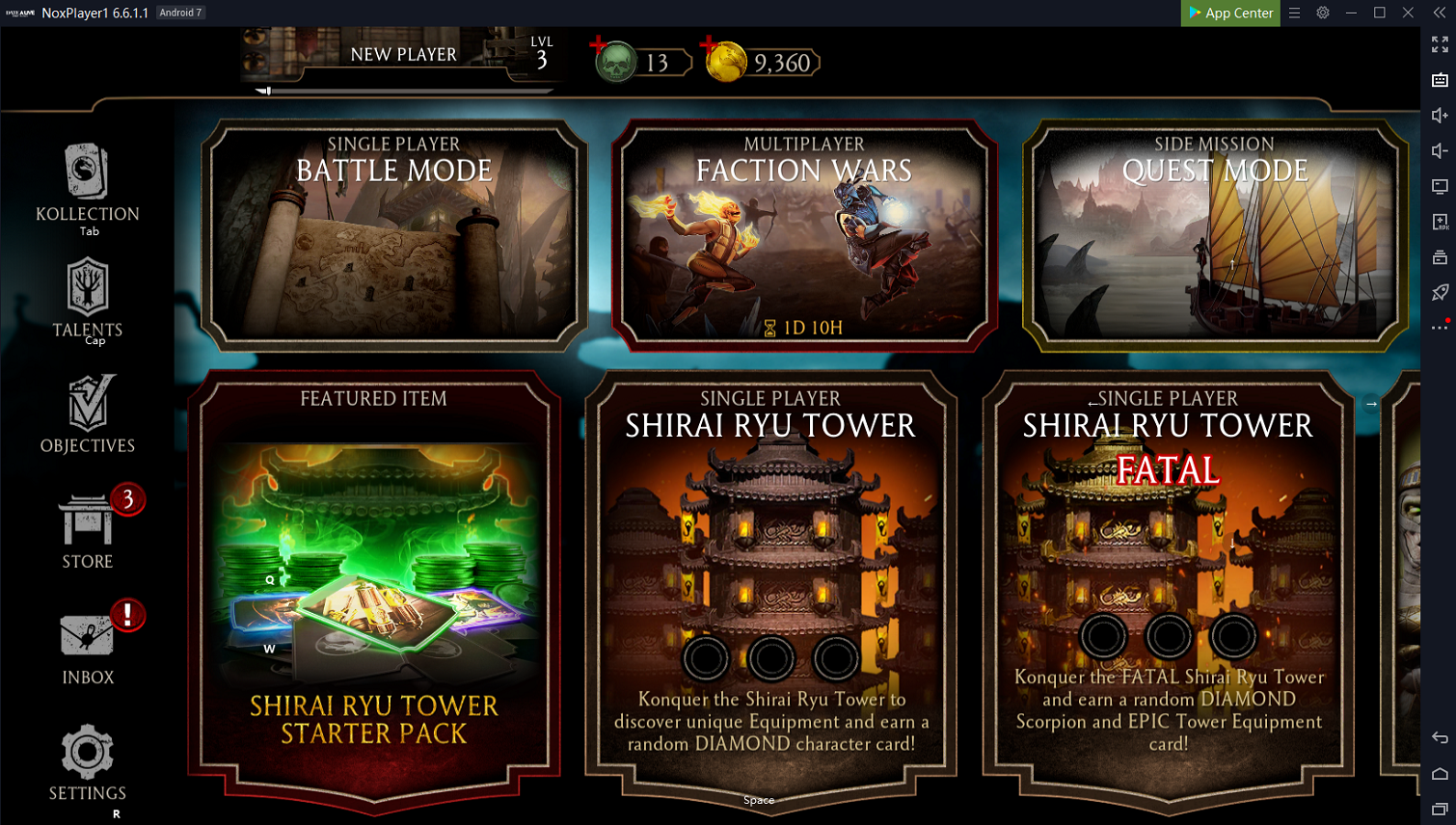Check the Inbox messages

pyautogui.click(x=88, y=646)
